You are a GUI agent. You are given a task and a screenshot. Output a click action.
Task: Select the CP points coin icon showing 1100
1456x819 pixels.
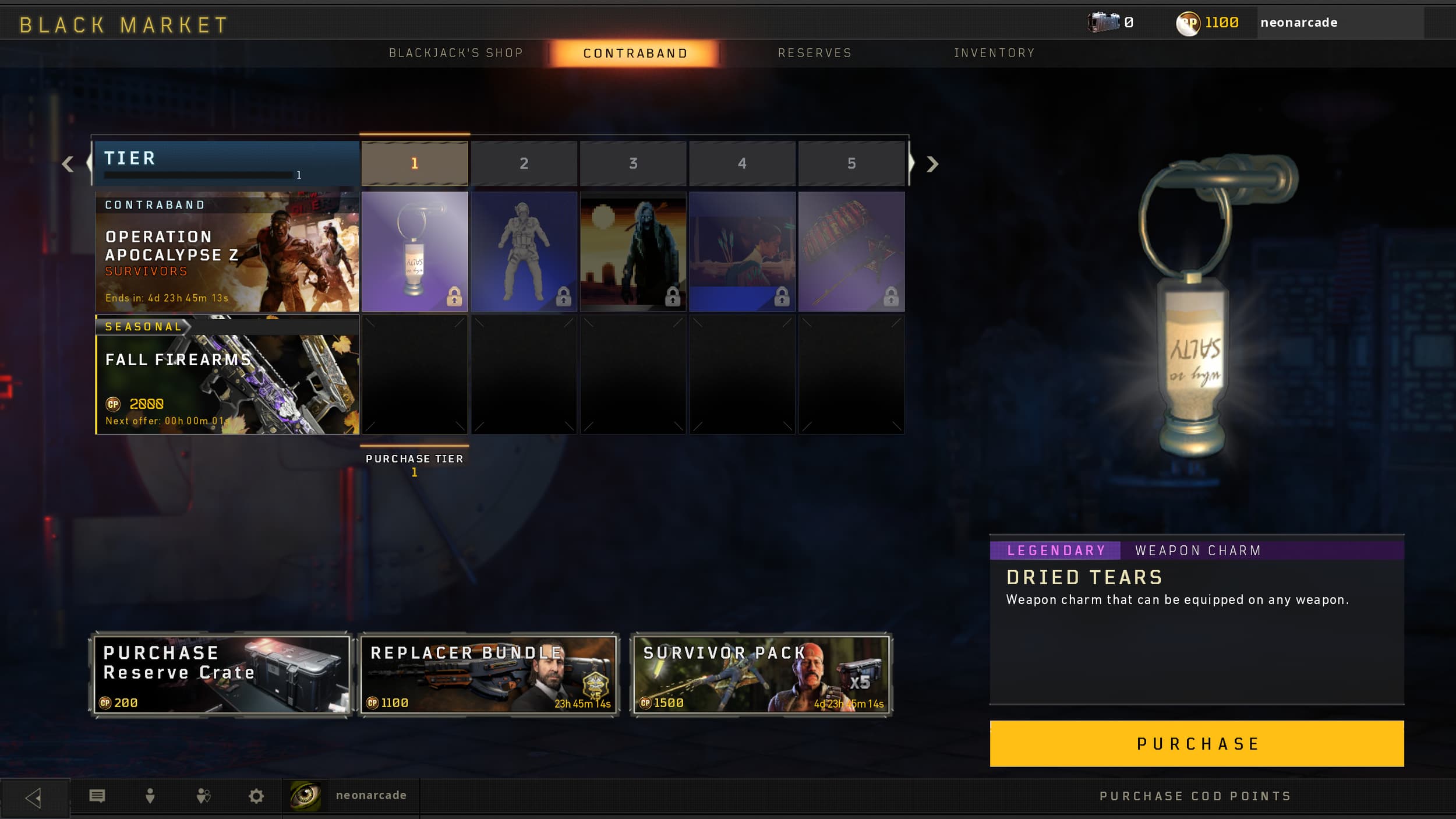click(1188, 23)
